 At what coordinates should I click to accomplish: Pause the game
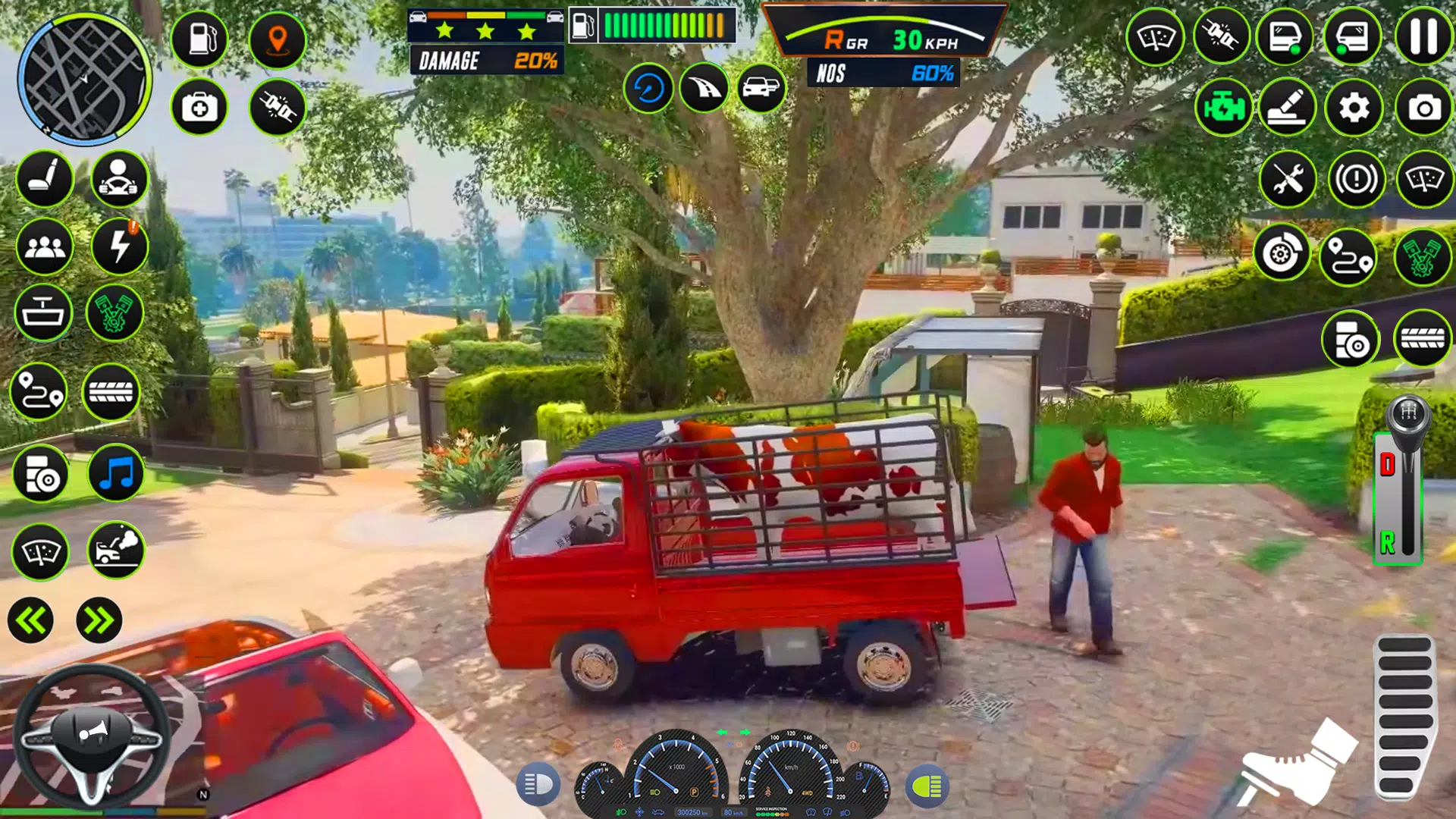pos(1423,36)
